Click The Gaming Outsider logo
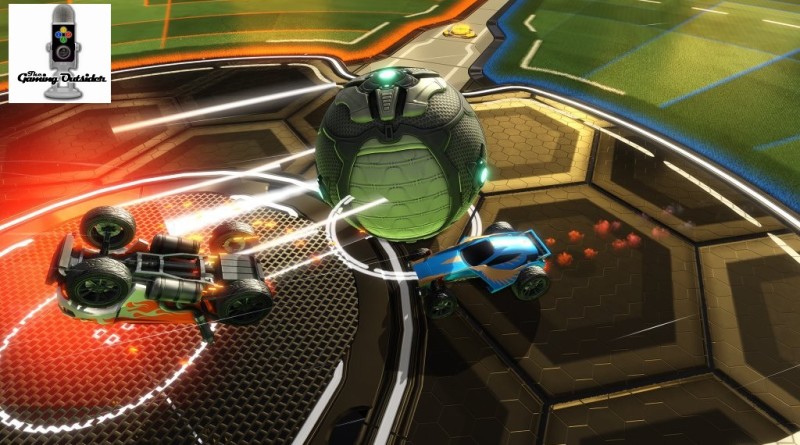800x445 pixels. click(60, 52)
